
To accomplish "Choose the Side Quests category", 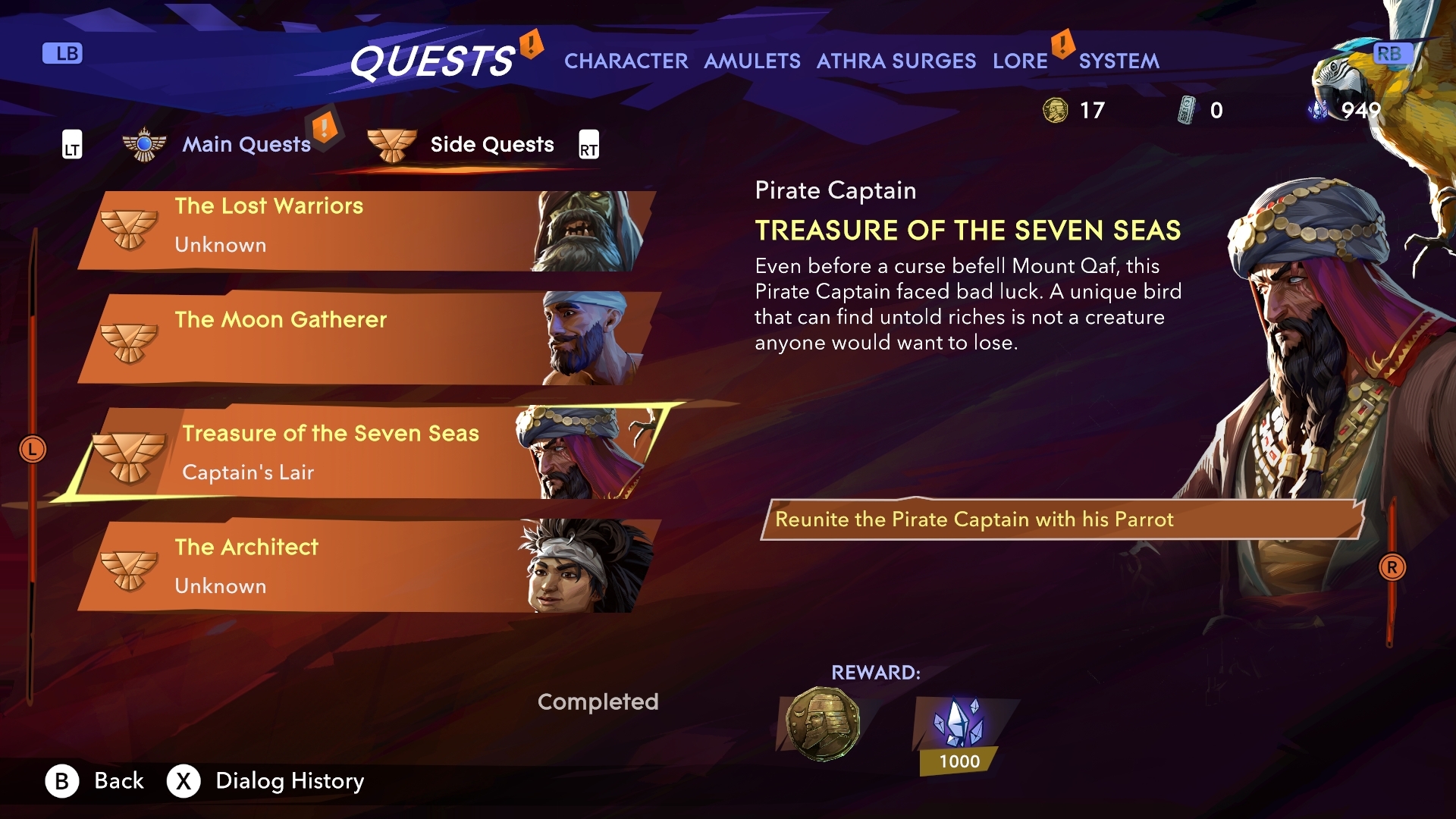I will [491, 144].
